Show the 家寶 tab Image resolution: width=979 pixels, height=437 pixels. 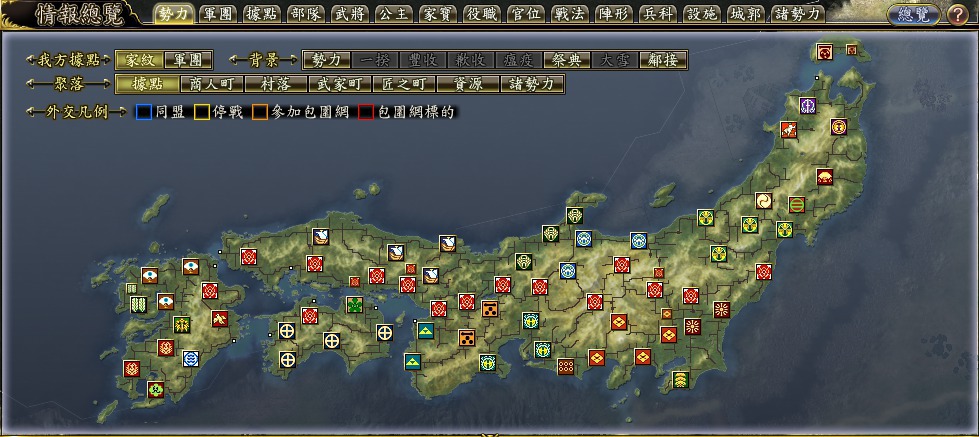pos(435,14)
